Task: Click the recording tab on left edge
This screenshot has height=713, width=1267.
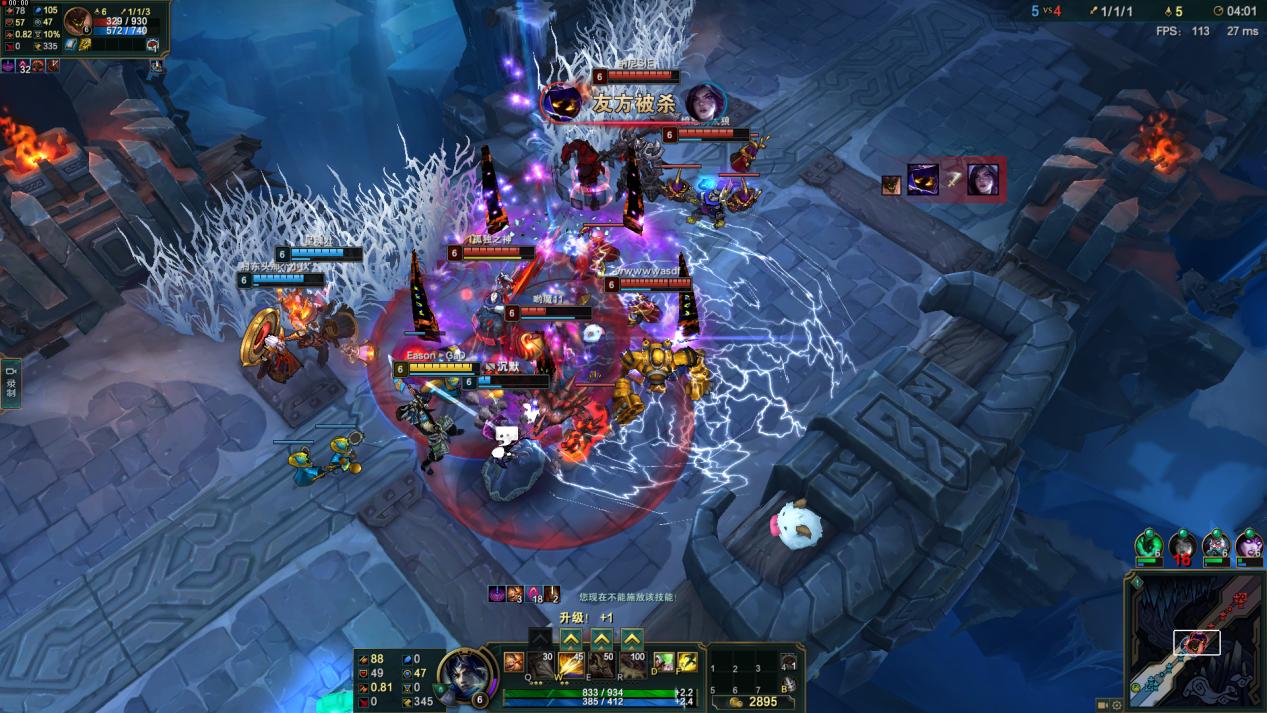Action: pyautogui.click(x=11, y=384)
